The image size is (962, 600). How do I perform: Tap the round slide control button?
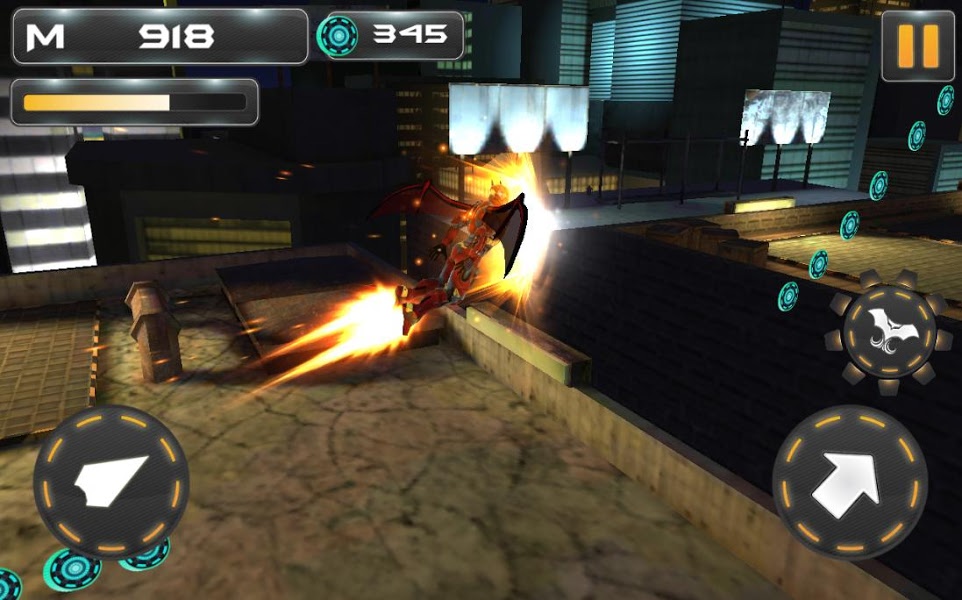coord(111,481)
